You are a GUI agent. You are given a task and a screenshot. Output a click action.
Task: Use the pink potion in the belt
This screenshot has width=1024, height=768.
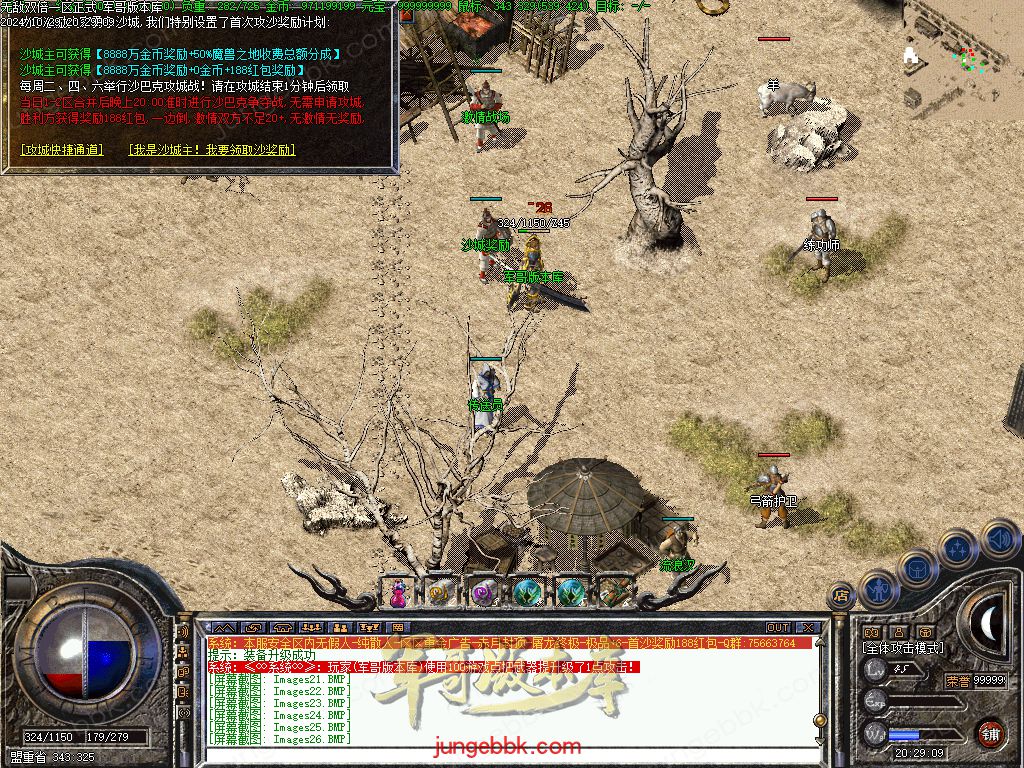[x=398, y=593]
